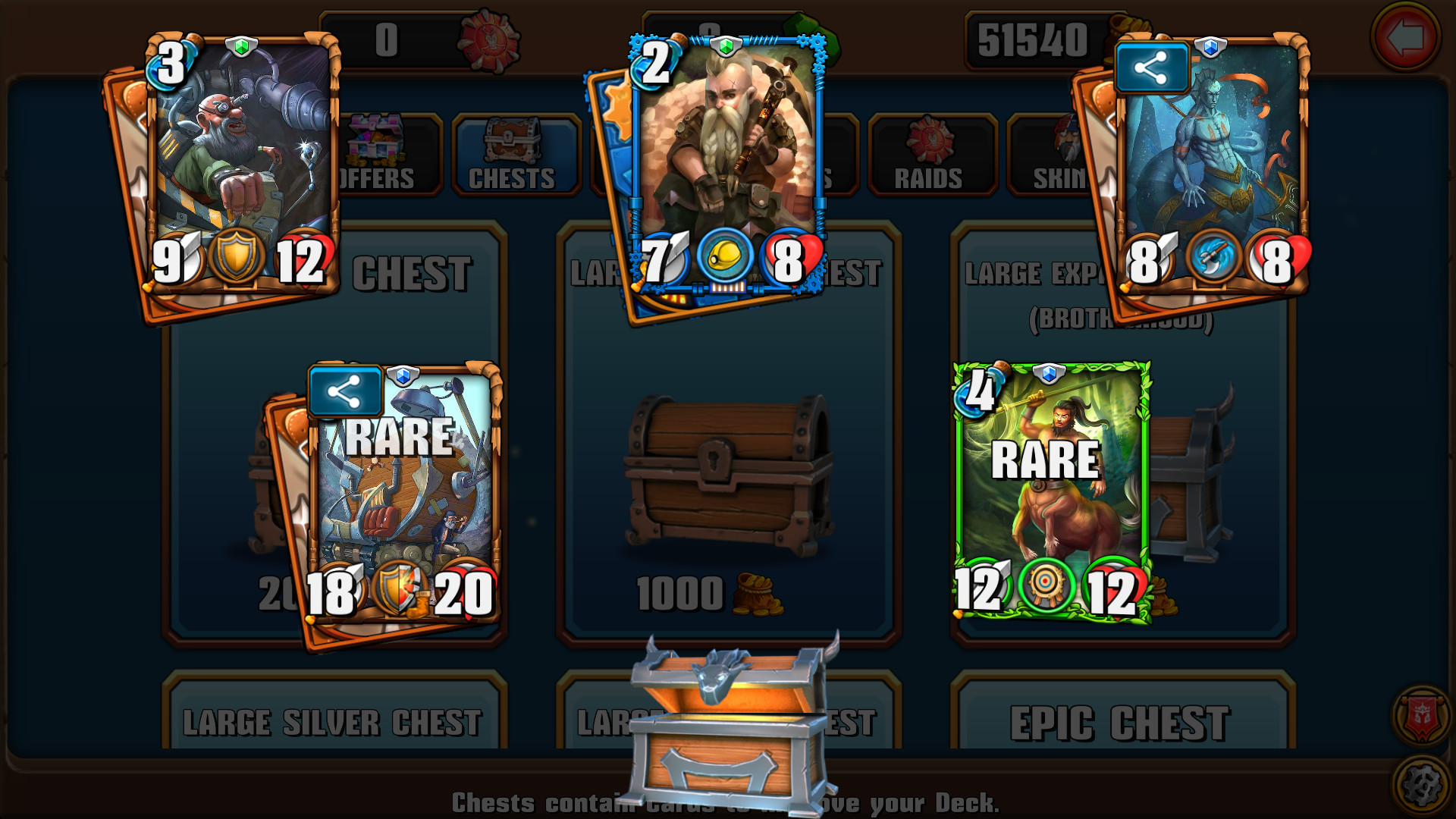Click the green target ability icon on the centaur card
The height and width of the screenshot is (819, 1456).
[x=1046, y=582]
